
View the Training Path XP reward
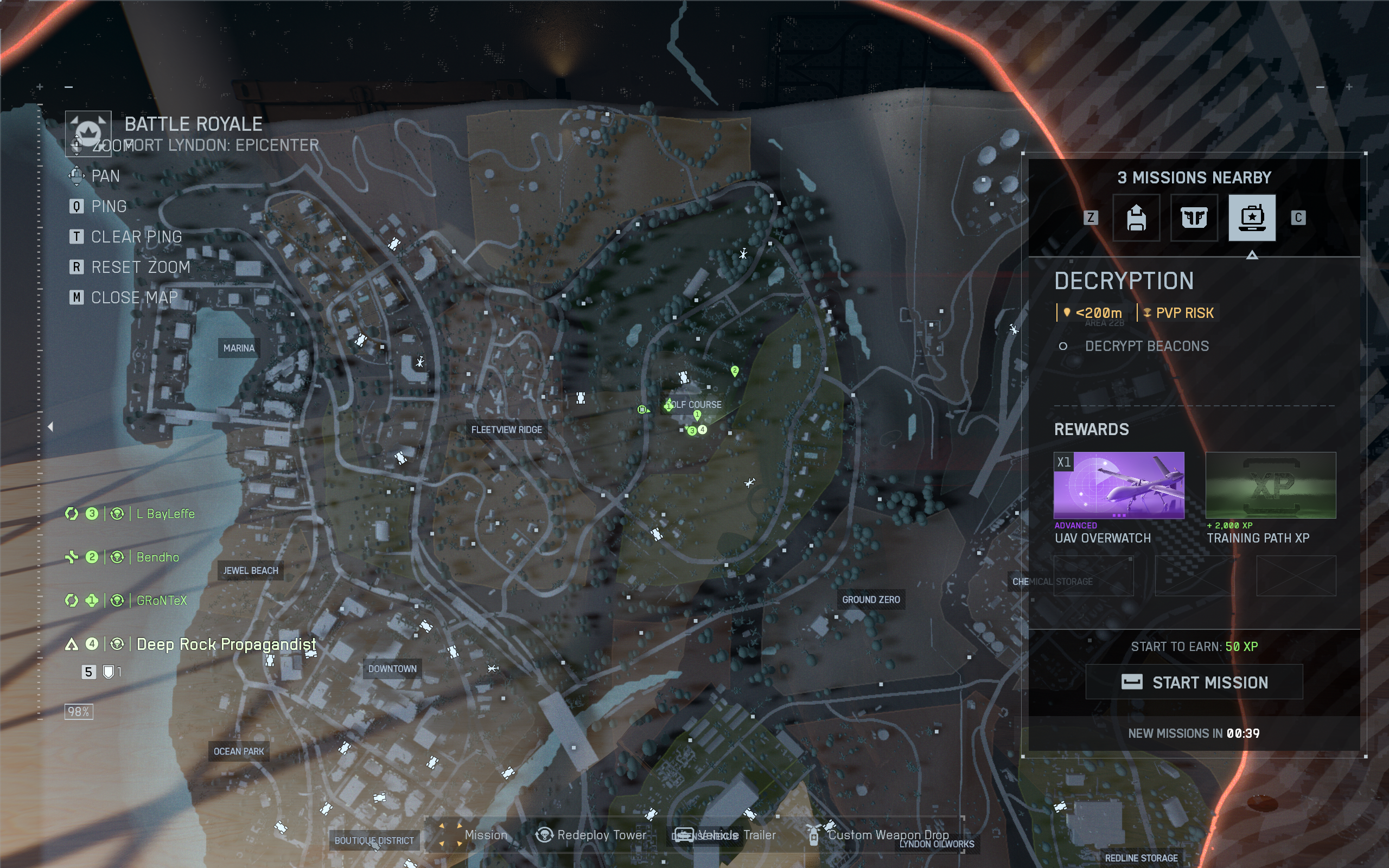coord(1270,485)
